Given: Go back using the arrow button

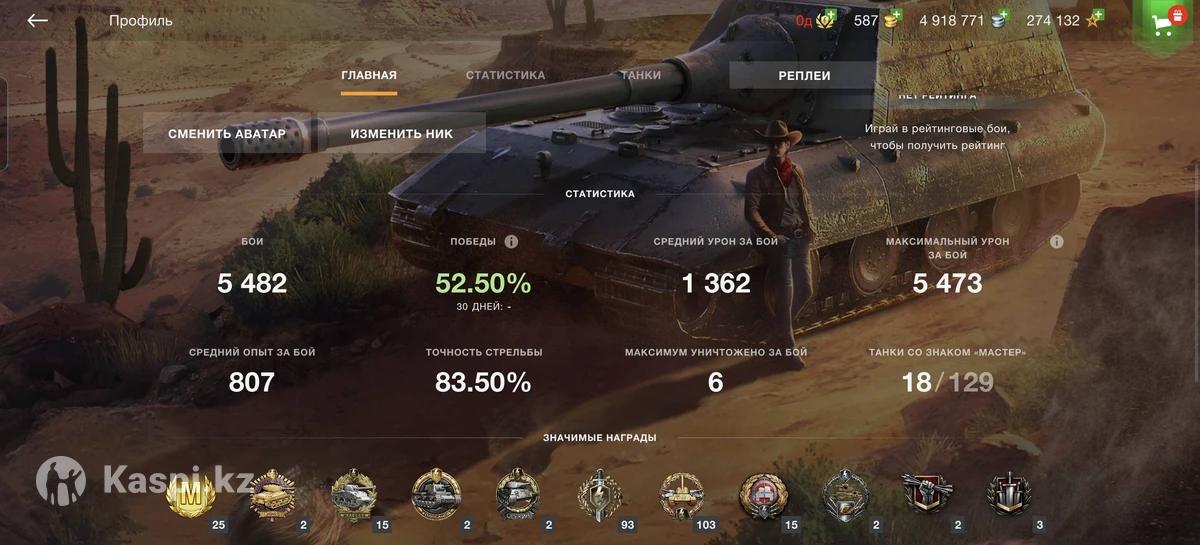Looking at the screenshot, I should tap(37, 21).
